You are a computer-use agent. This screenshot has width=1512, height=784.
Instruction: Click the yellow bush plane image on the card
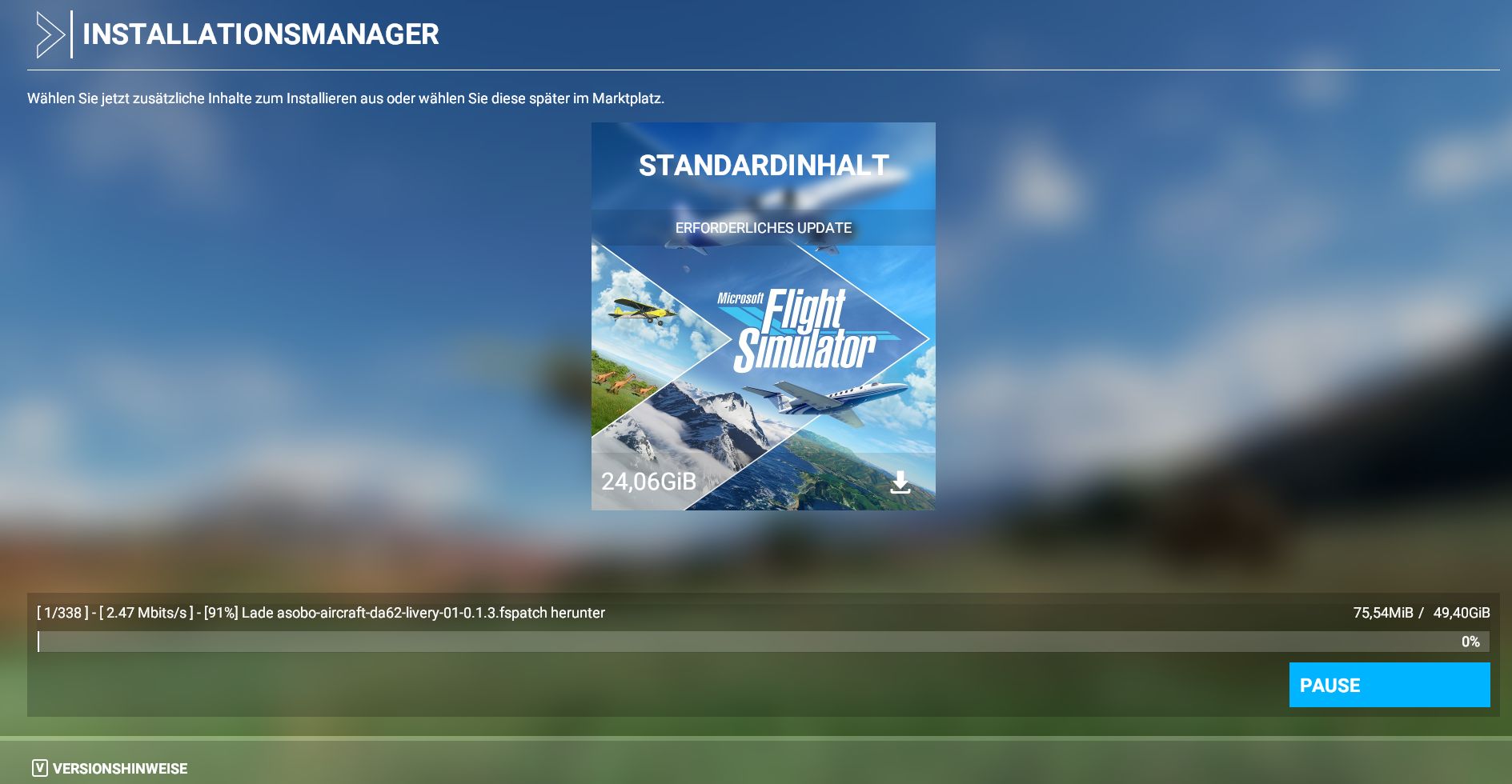[x=640, y=312]
